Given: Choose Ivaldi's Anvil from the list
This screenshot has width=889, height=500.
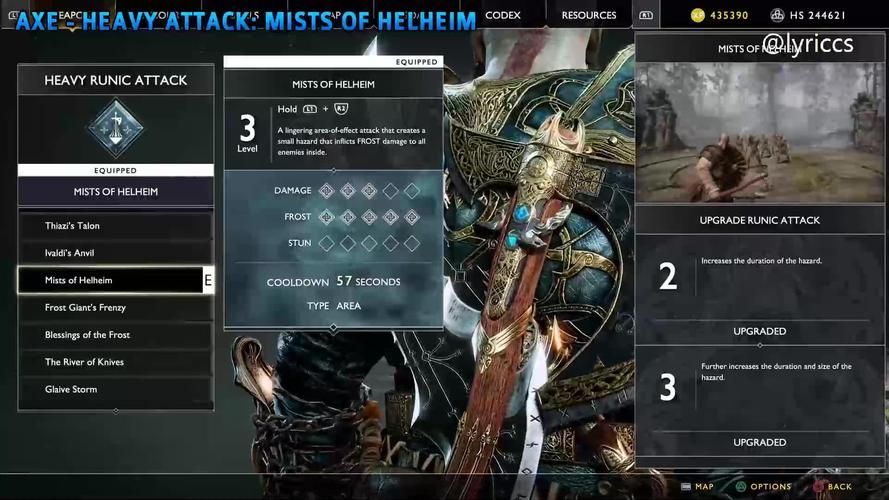Looking at the screenshot, I should pos(115,253).
